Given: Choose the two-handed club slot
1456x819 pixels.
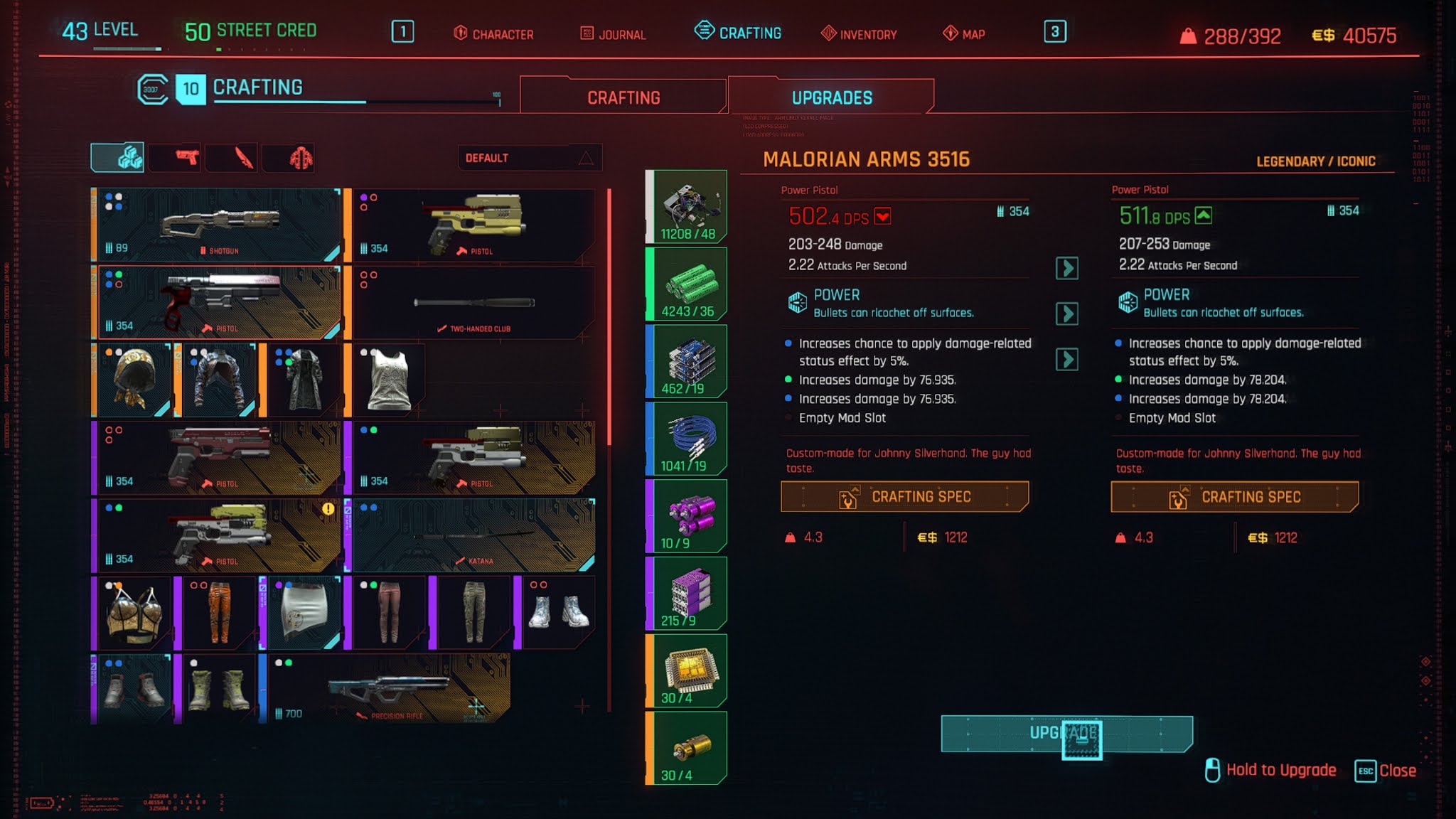Looking at the screenshot, I should (473, 303).
